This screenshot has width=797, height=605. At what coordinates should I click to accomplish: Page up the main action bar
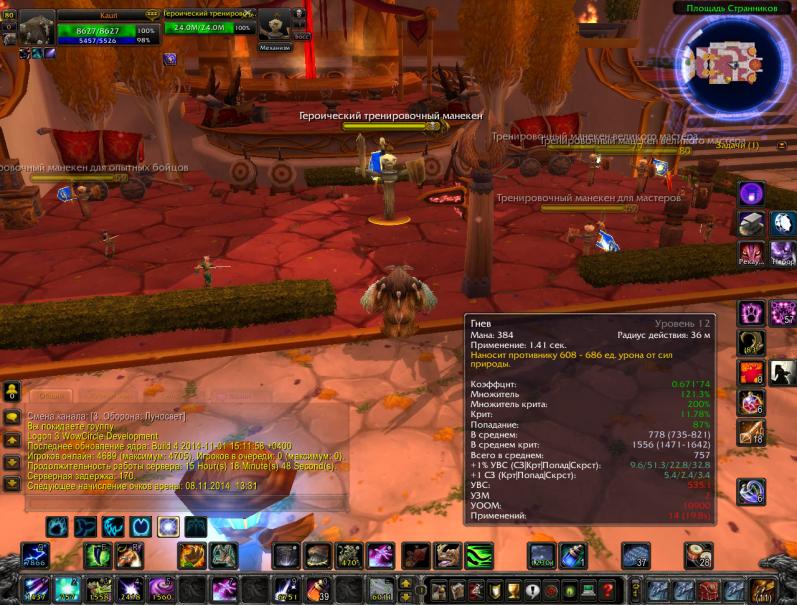click(406, 582)
